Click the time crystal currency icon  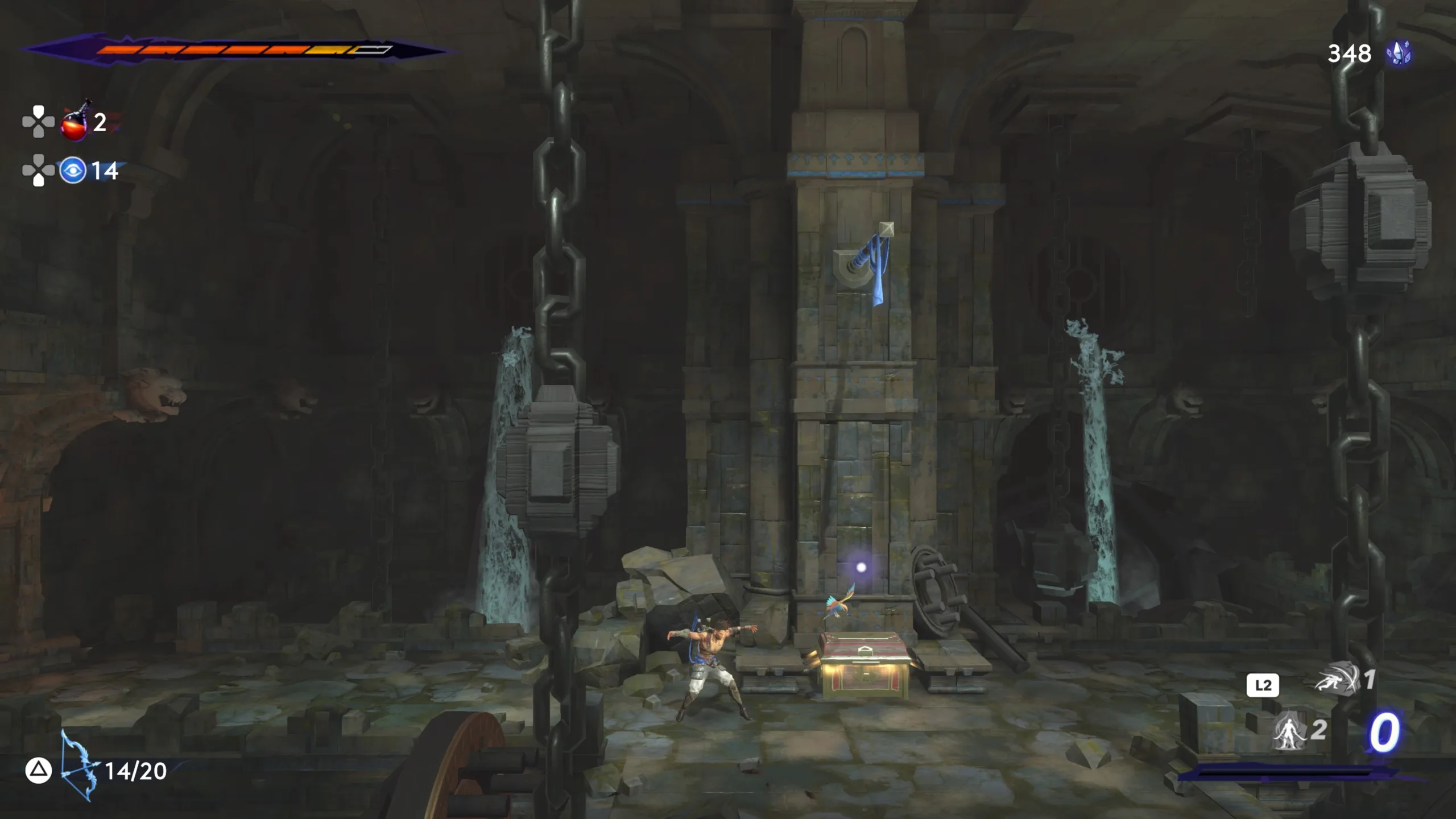[x=1399, y=54]
